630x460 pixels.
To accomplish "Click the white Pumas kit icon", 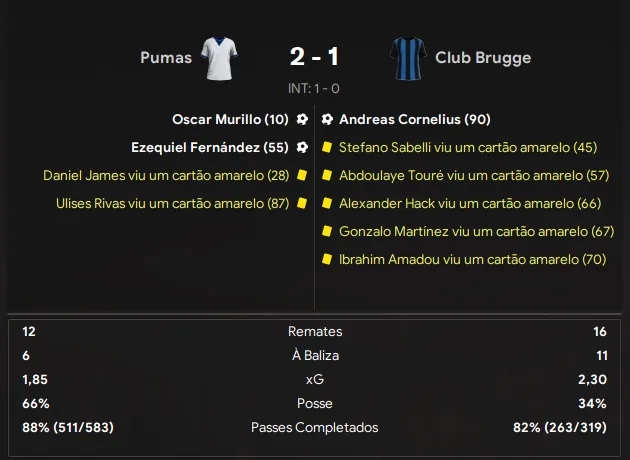I will 218,57.
